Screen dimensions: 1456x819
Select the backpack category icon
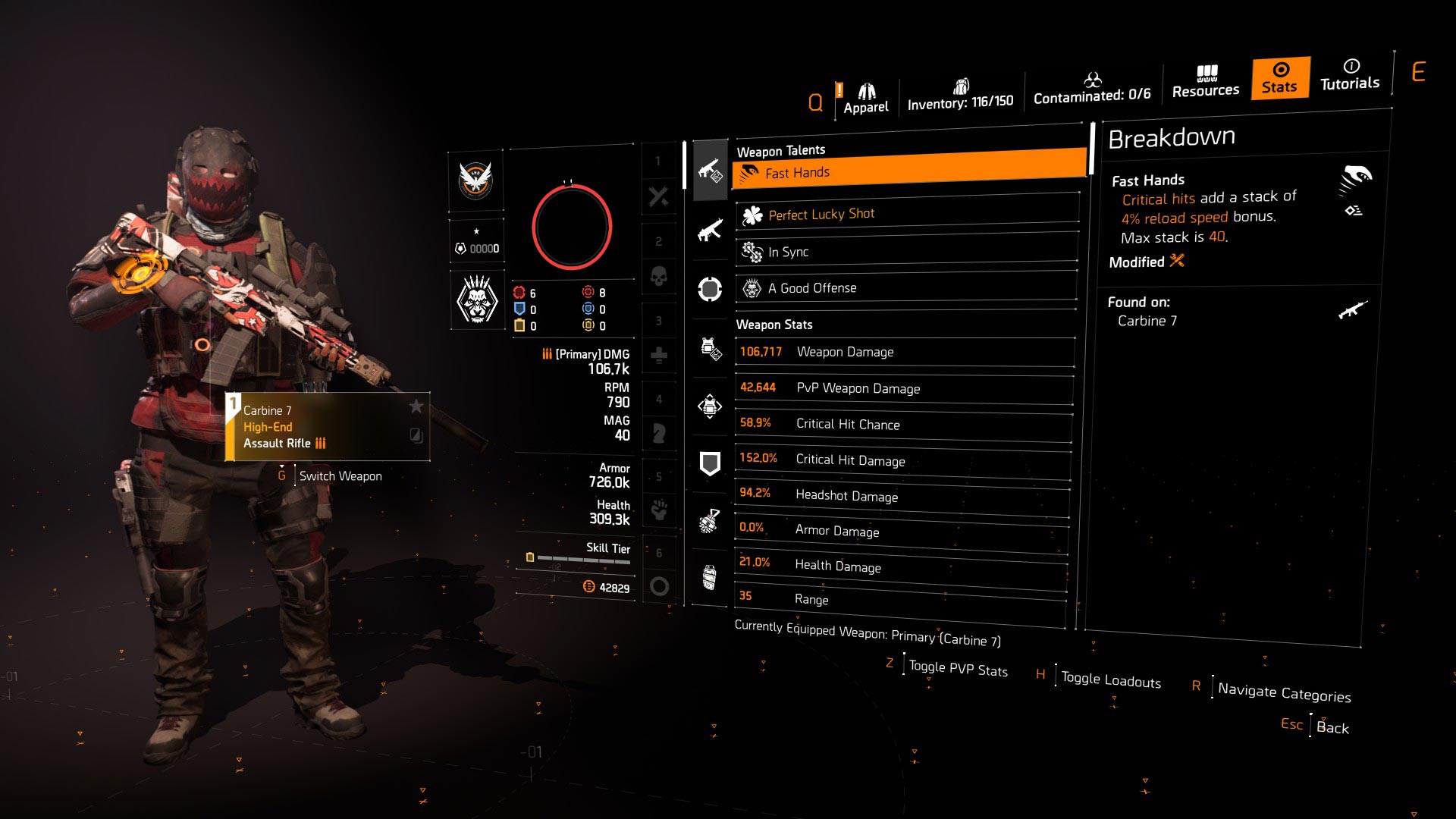tap(710, 406)
